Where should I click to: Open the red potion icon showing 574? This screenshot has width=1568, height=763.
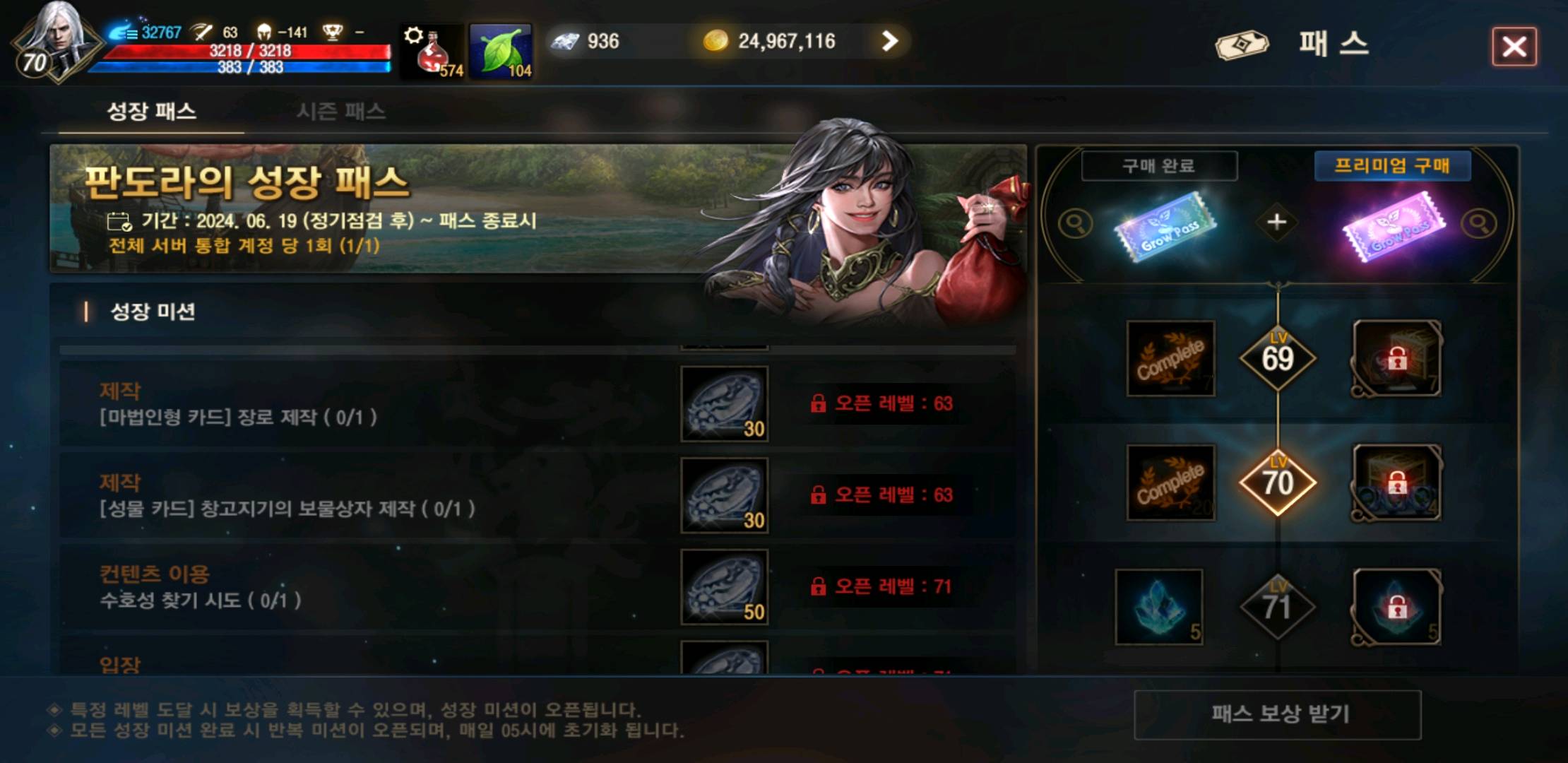click(431, 53)
